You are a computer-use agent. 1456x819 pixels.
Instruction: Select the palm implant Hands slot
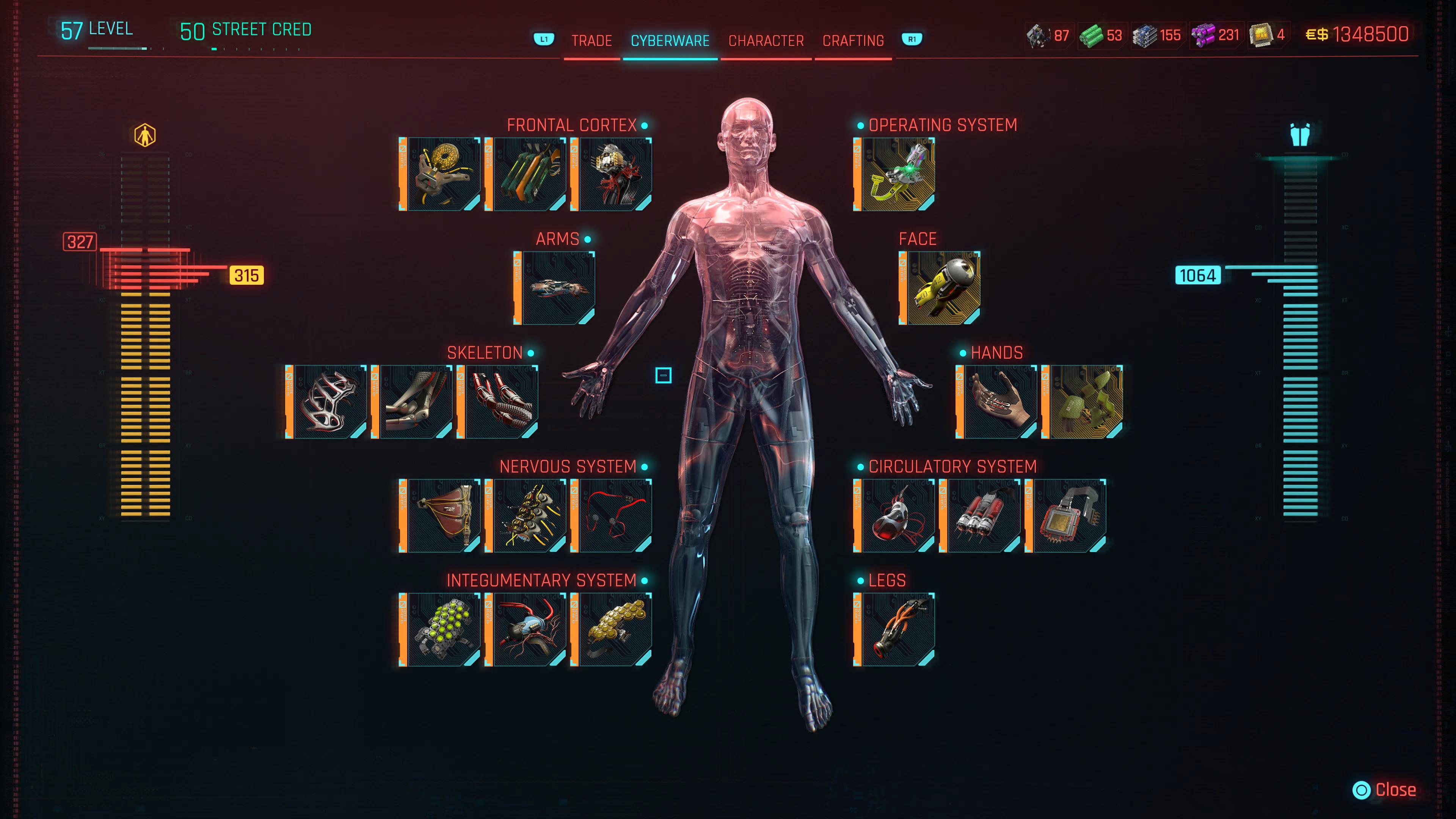pyautogui.click(x=997, y=402)
